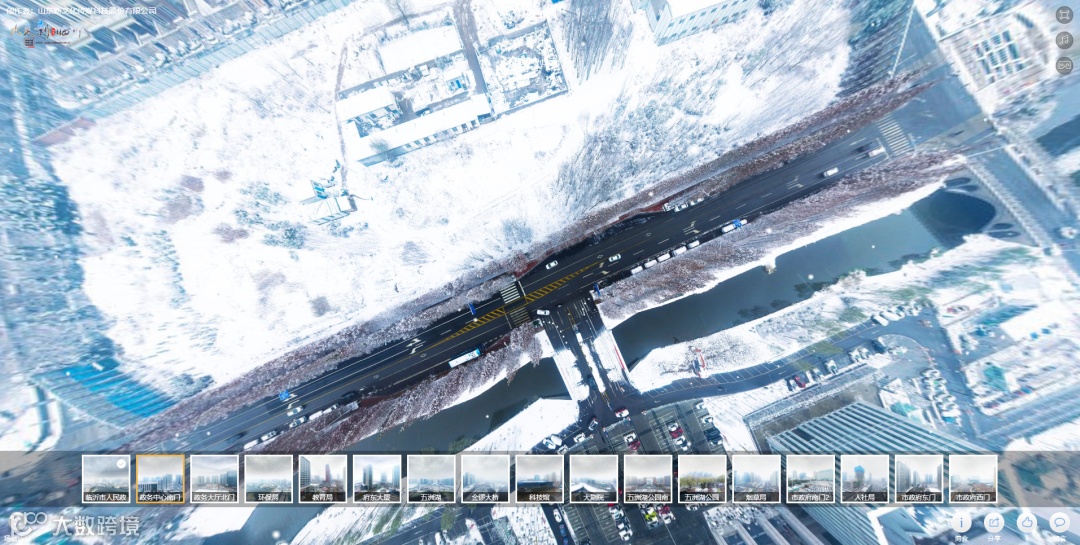Image resolution: width=1080 pixels, height=545 pixels.
Task: Open the 府东大厦 panorama
Action: [x=377, y=477]
